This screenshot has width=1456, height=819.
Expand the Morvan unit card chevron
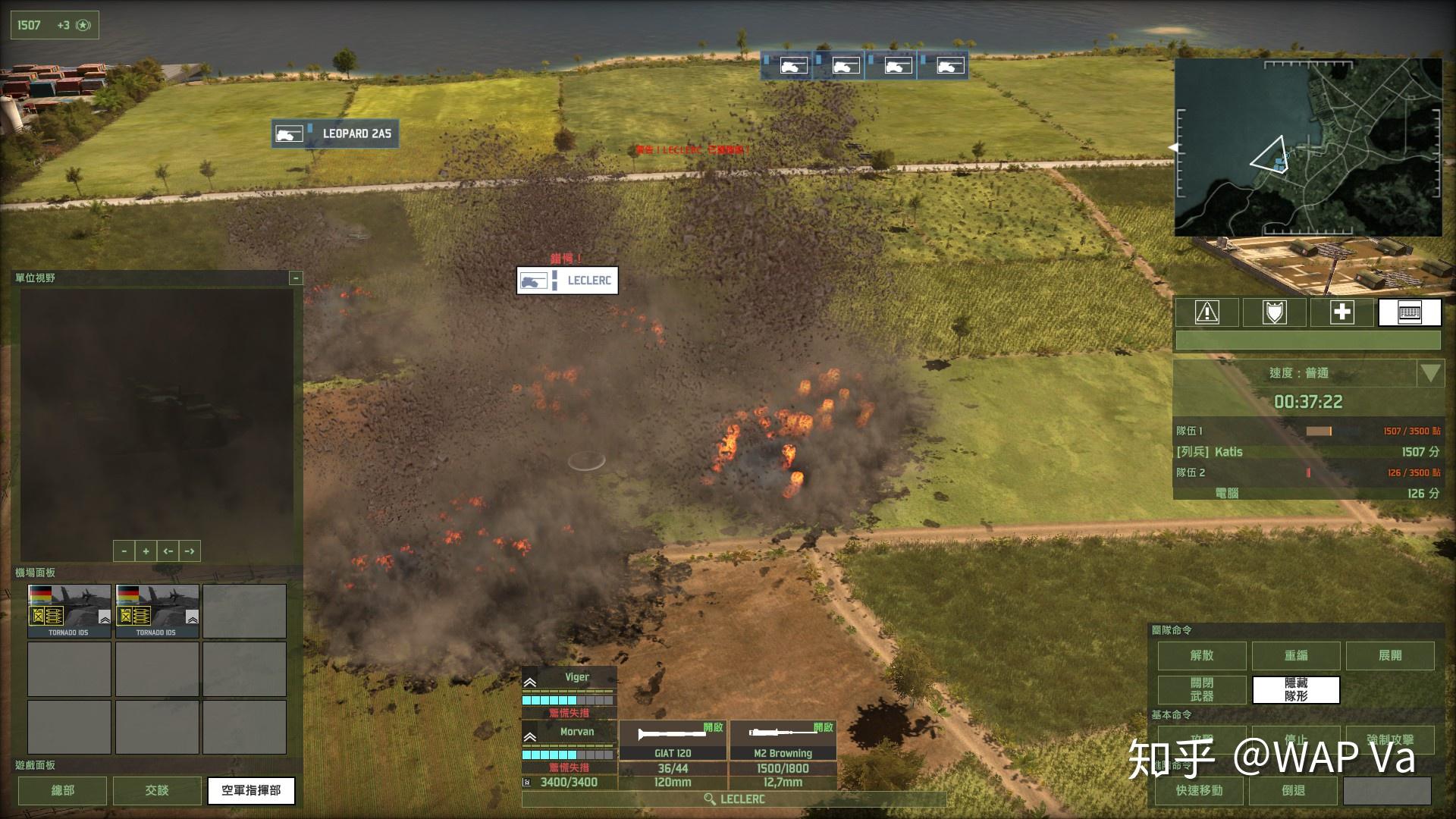529,736
